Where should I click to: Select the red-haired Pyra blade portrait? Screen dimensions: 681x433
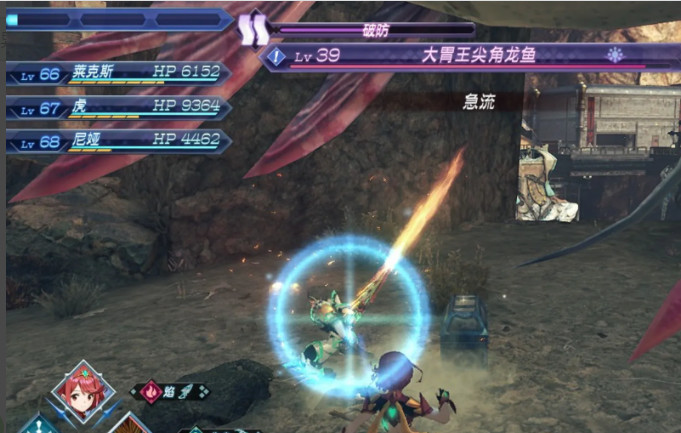click(x=82, y=391)
